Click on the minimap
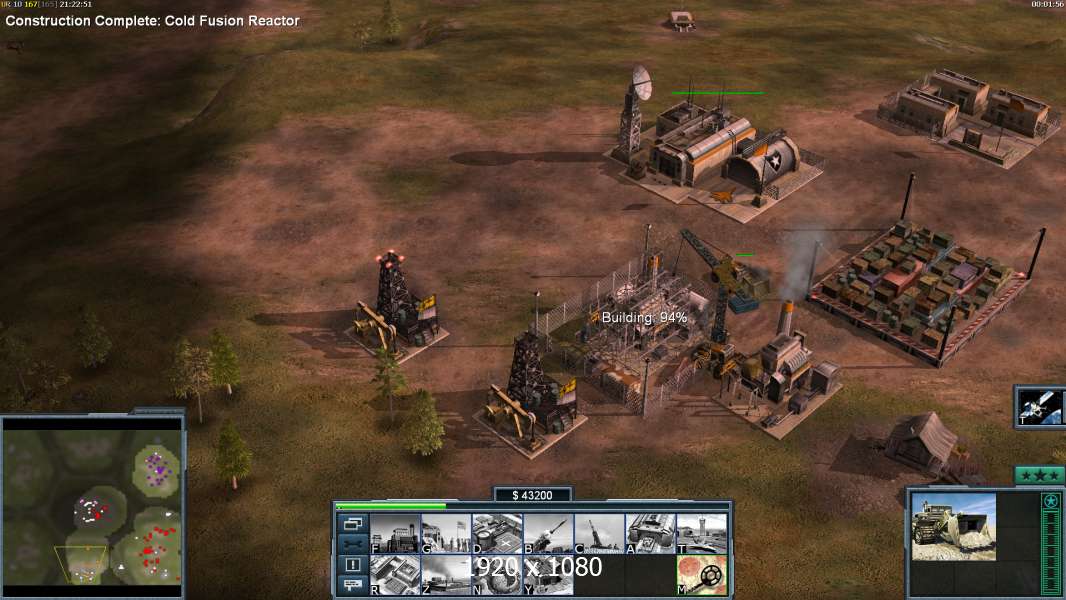1066x600 pixels. 93,500
